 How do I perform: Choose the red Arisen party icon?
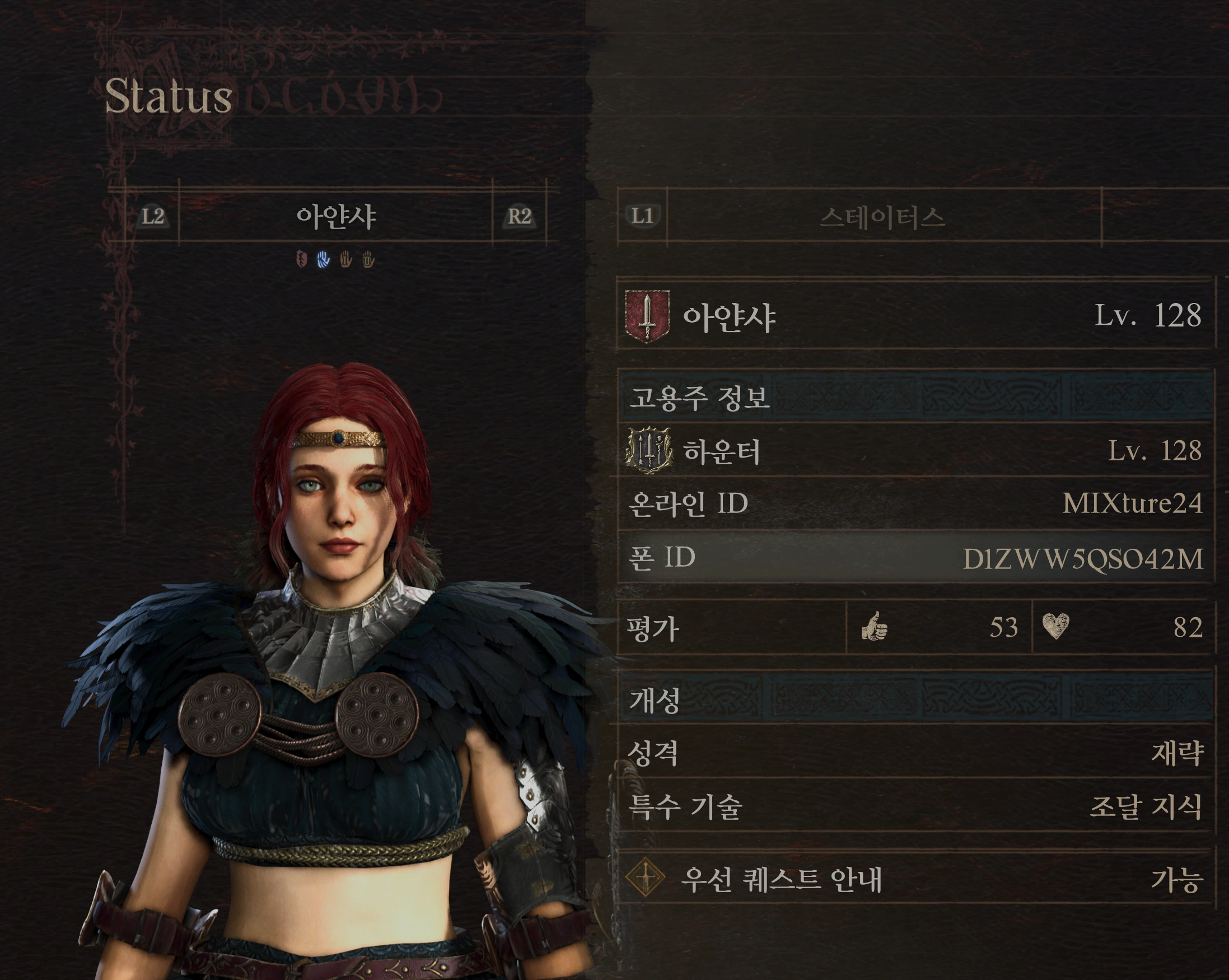pyautogui.click(x=302, y=259)
